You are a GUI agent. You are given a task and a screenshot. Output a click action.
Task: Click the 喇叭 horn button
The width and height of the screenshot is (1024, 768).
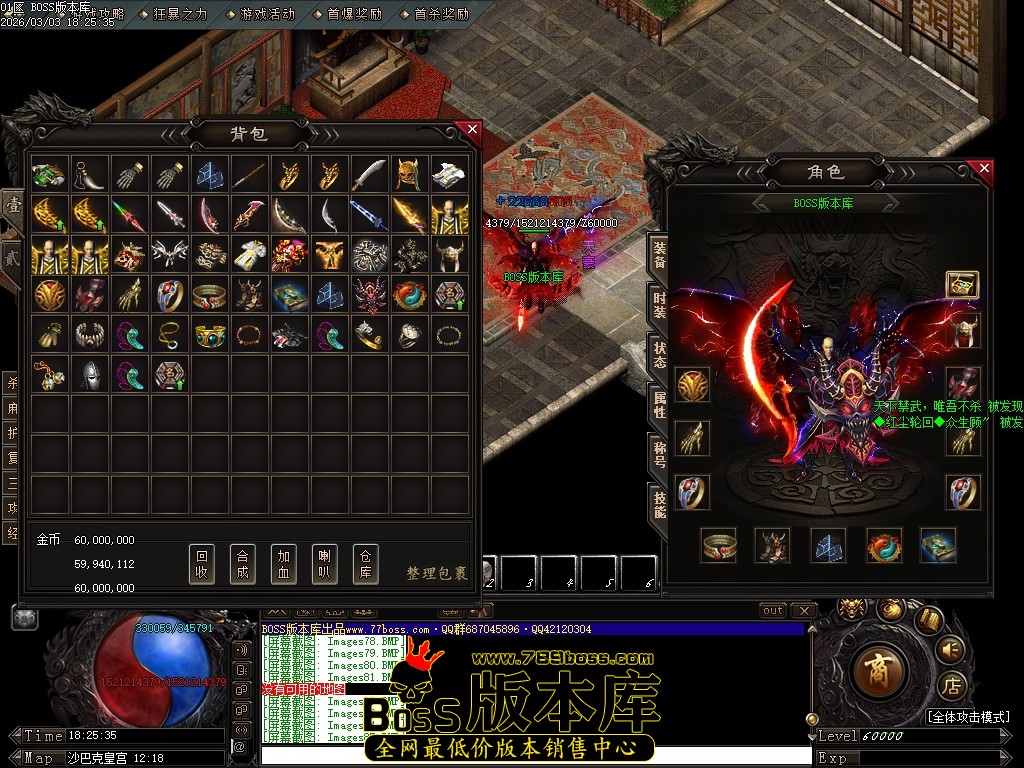point(325,565)
